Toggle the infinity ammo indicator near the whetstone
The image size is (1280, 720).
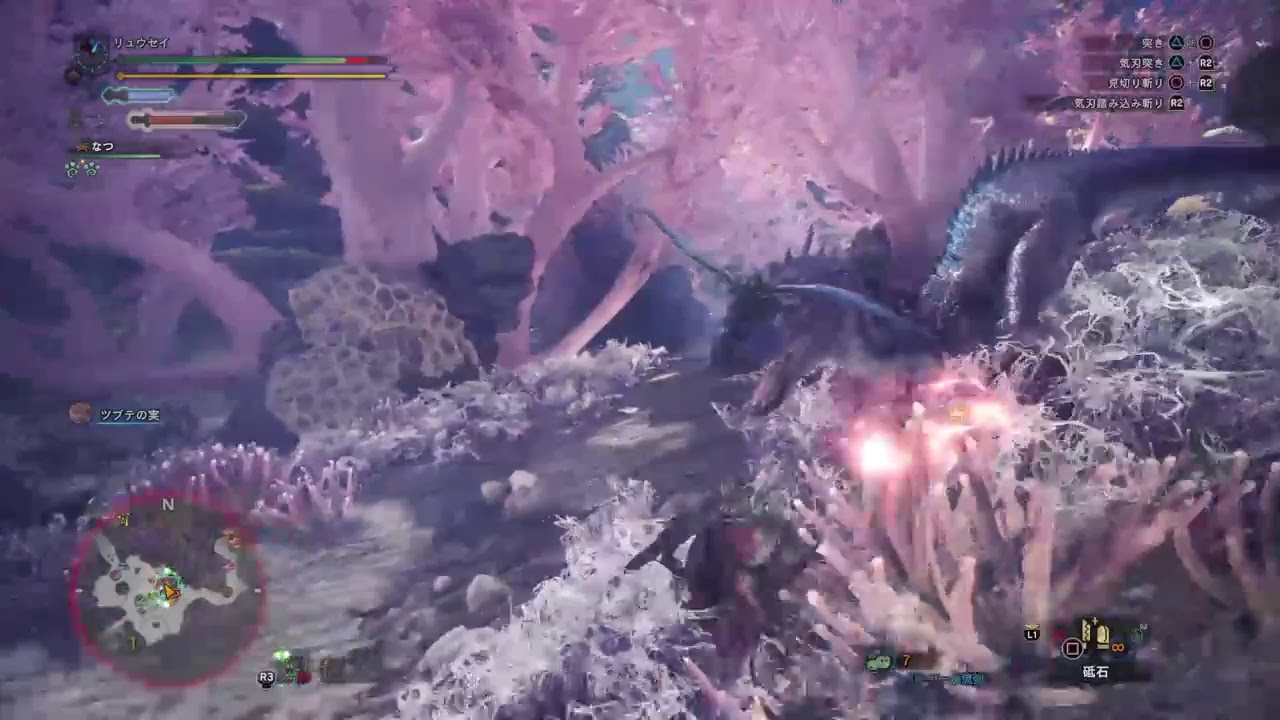tap(1117, 647)
